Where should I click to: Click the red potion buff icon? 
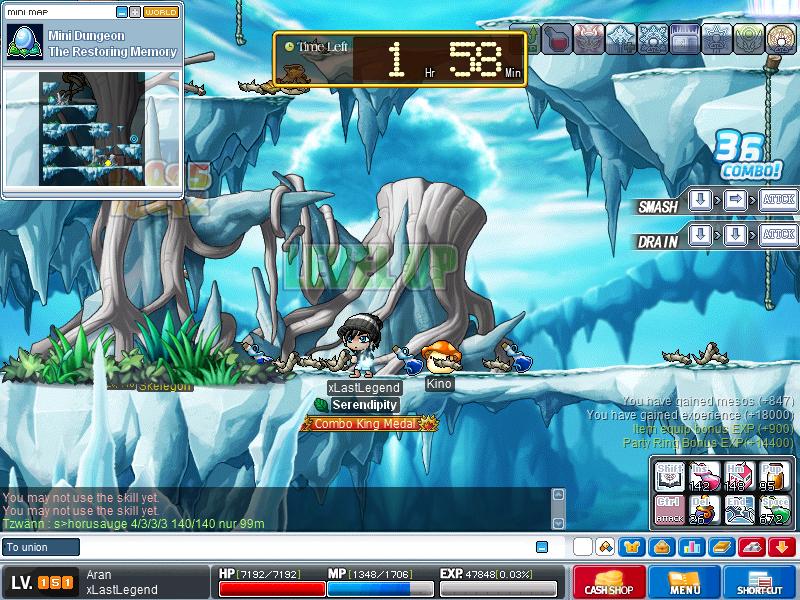click(558, 39)
